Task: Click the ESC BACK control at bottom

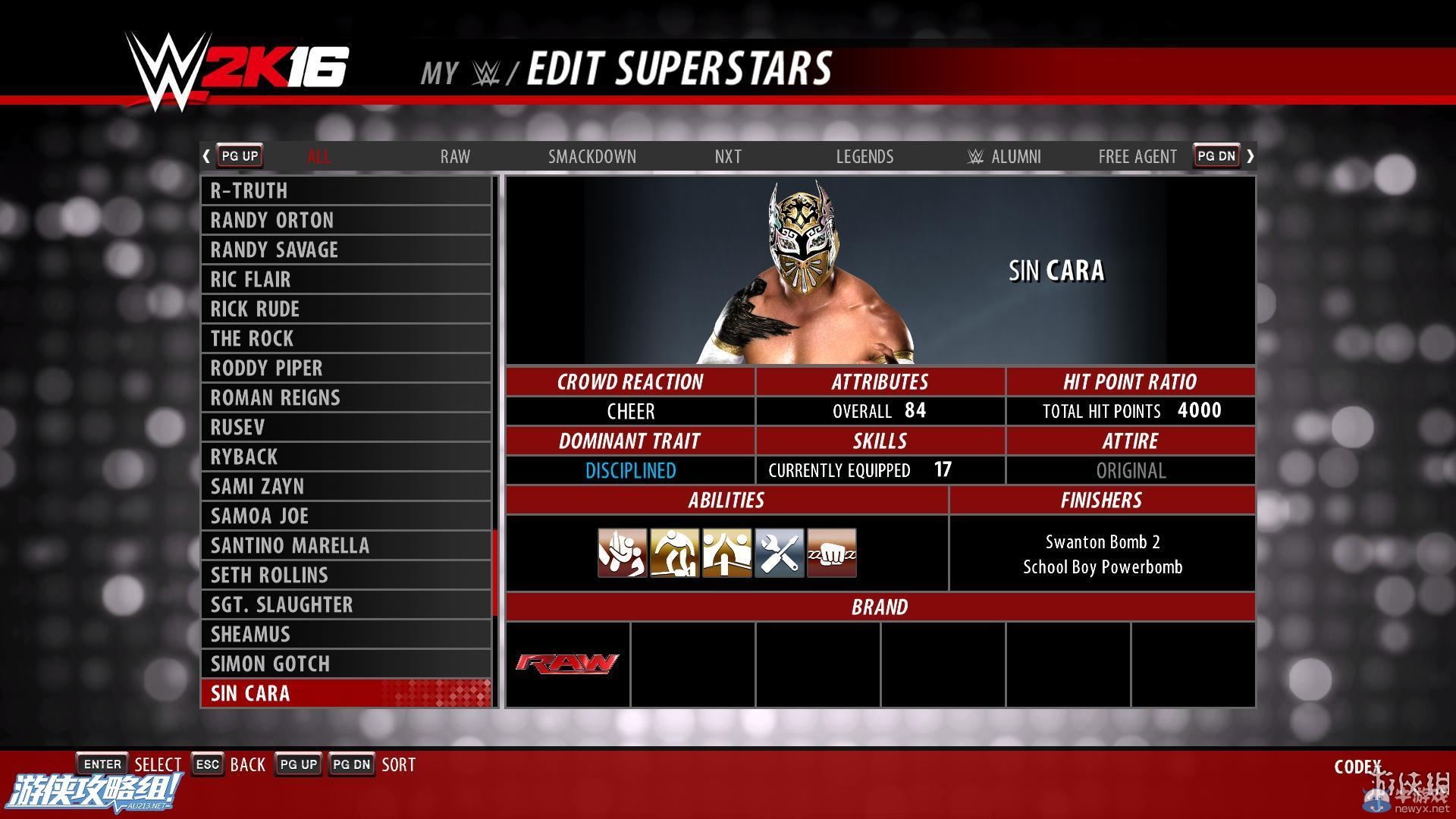Action: click(227, 764)
